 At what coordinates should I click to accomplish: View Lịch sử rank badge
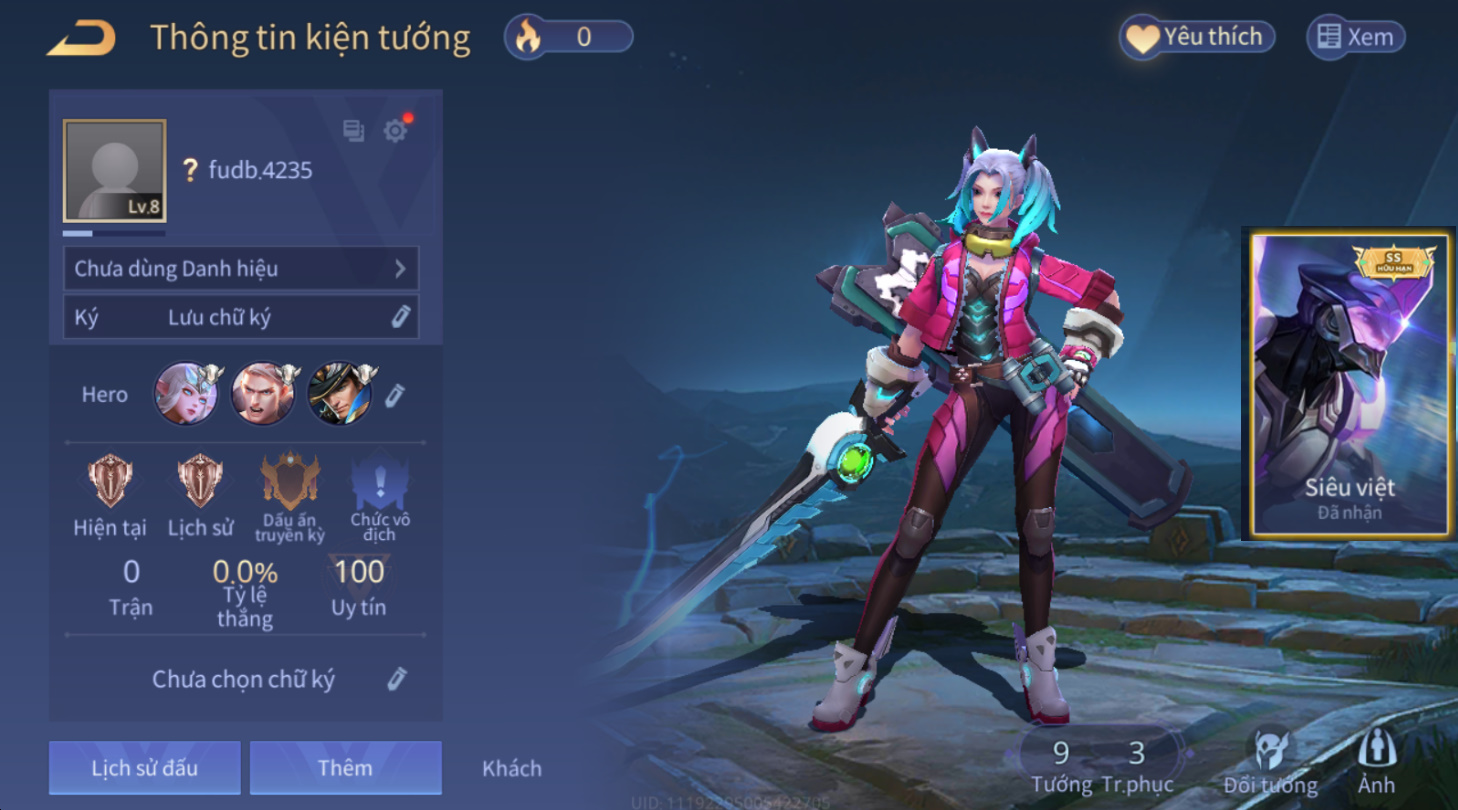[200, 482]
